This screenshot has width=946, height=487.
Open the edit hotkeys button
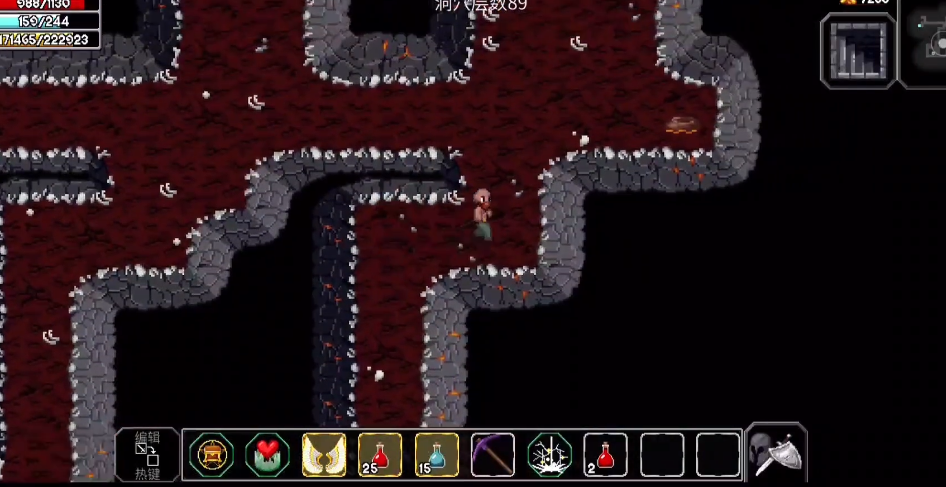[x=148, y=454]
